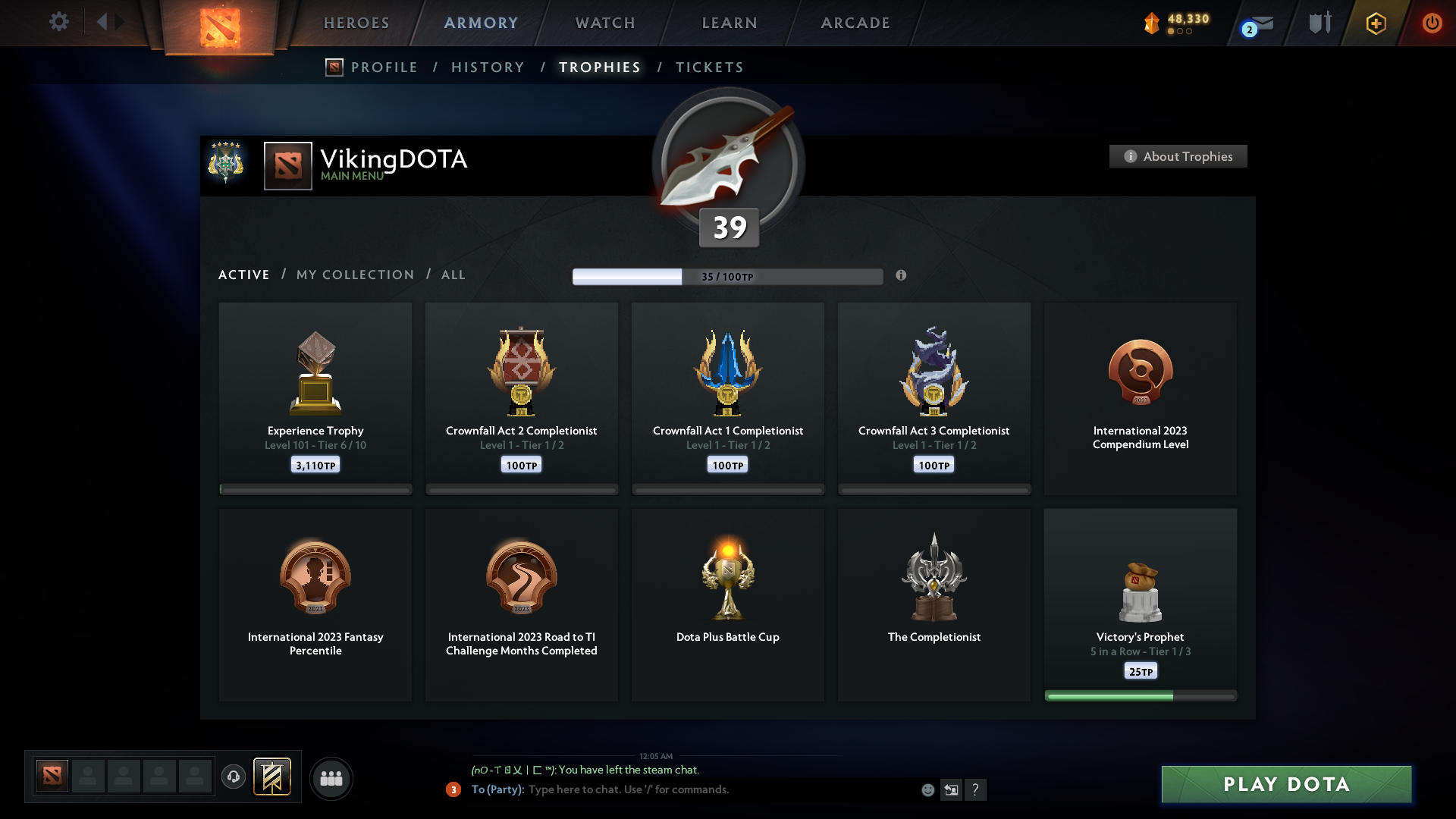Image resolution: width=1456 pixels, height=819 pixels.
Task: Open the friends list icon
Action: pos(331,778)
